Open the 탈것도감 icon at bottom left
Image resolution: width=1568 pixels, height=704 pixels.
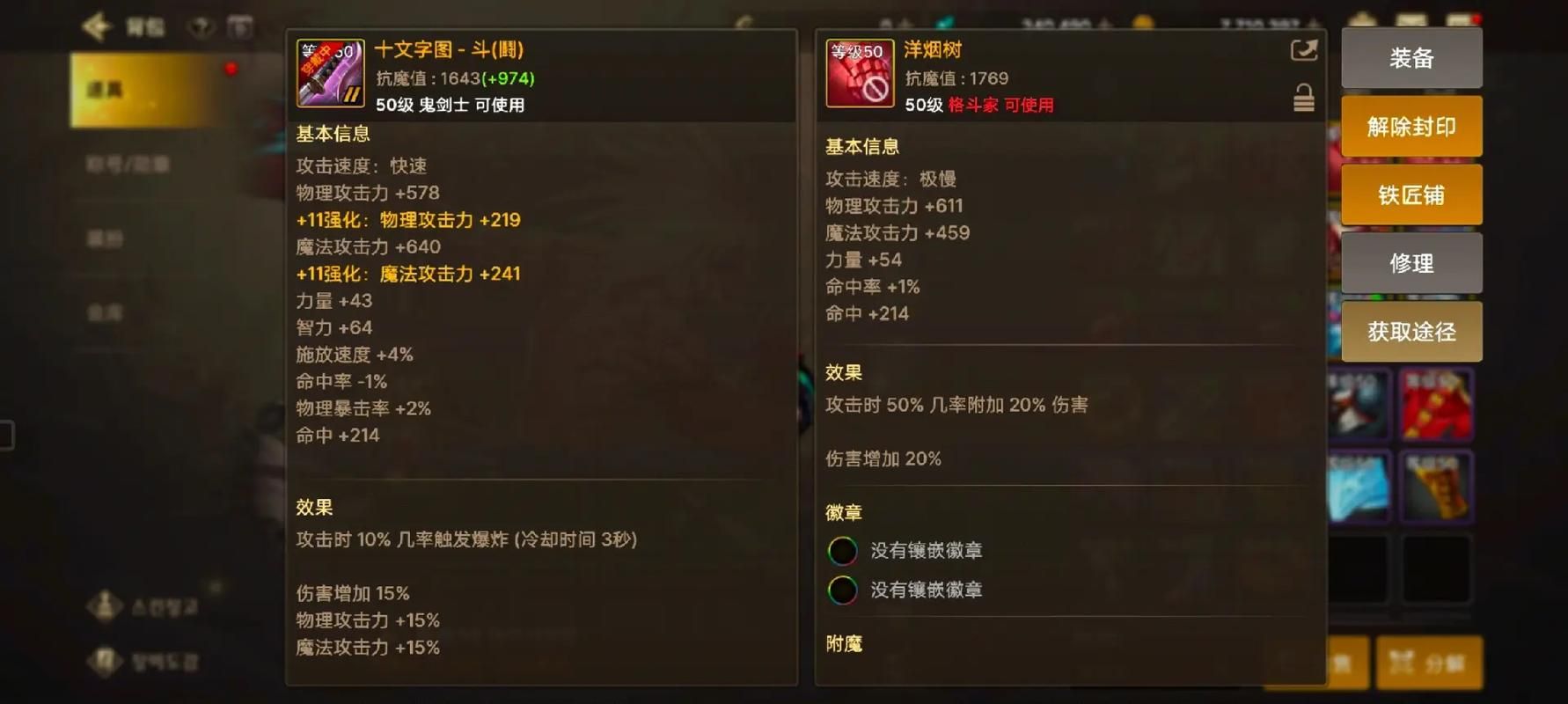[106, 660]
